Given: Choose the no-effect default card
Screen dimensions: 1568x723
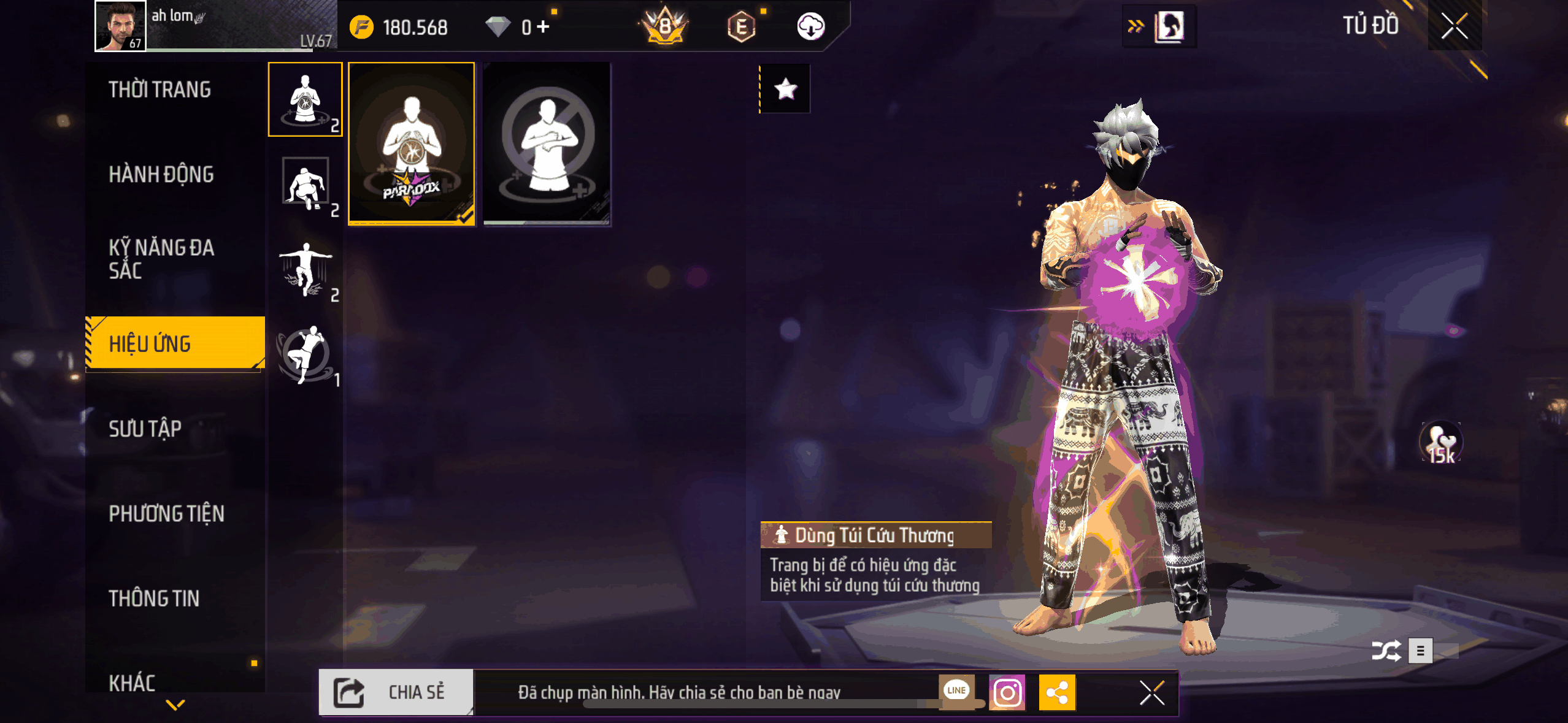Looking at the screenshot, I should tap(547, 144).
